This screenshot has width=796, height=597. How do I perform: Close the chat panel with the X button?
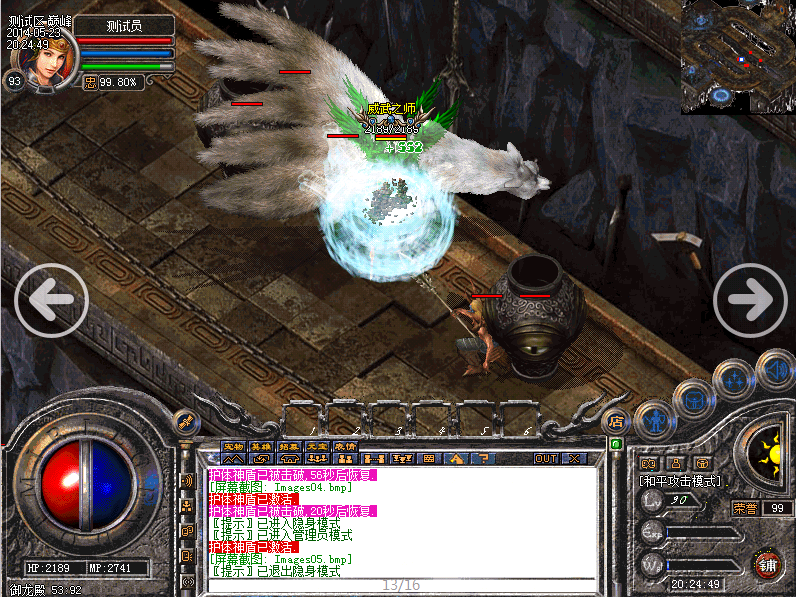[574, 458]
